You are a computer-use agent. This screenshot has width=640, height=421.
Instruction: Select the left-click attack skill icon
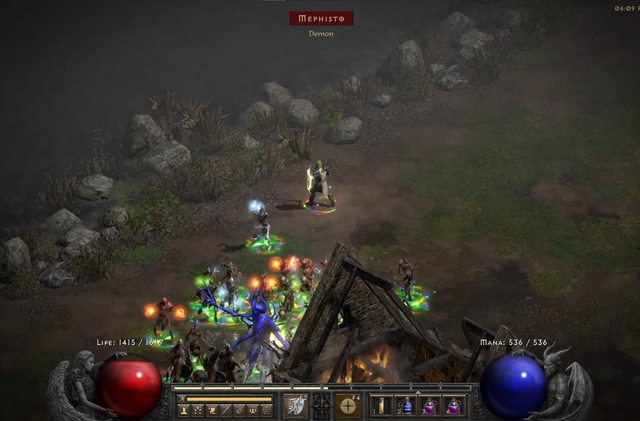coord(295,405)
